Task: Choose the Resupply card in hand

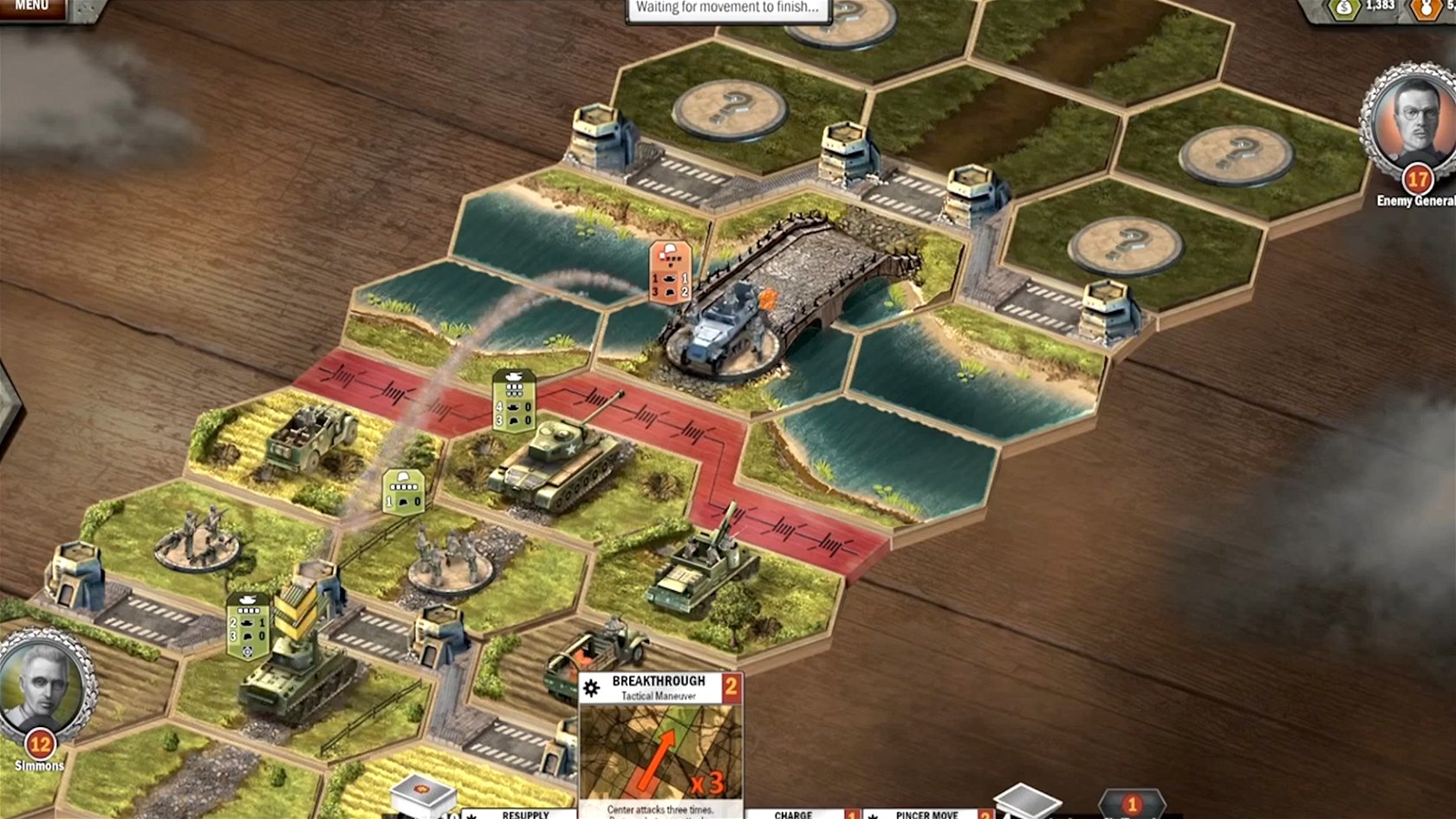Action: [524, 813]
